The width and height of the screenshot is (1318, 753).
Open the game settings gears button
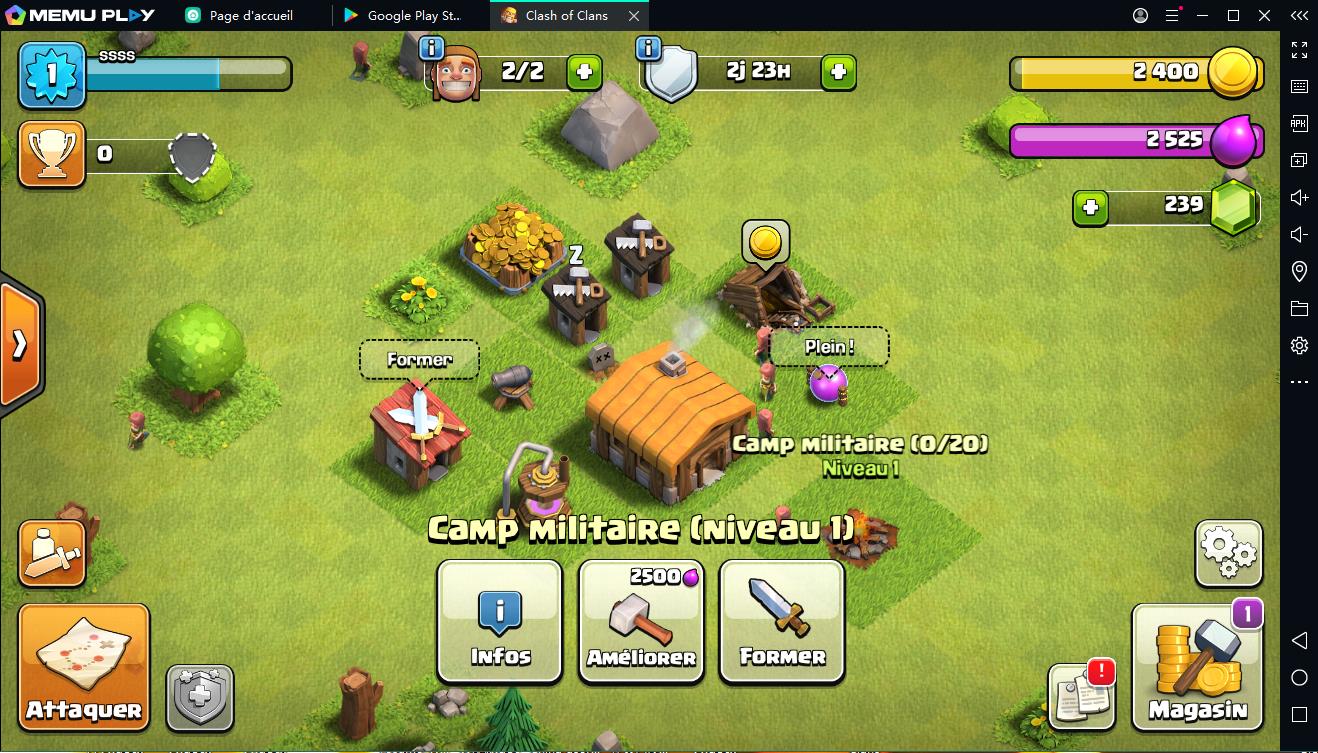[1228, 553]
